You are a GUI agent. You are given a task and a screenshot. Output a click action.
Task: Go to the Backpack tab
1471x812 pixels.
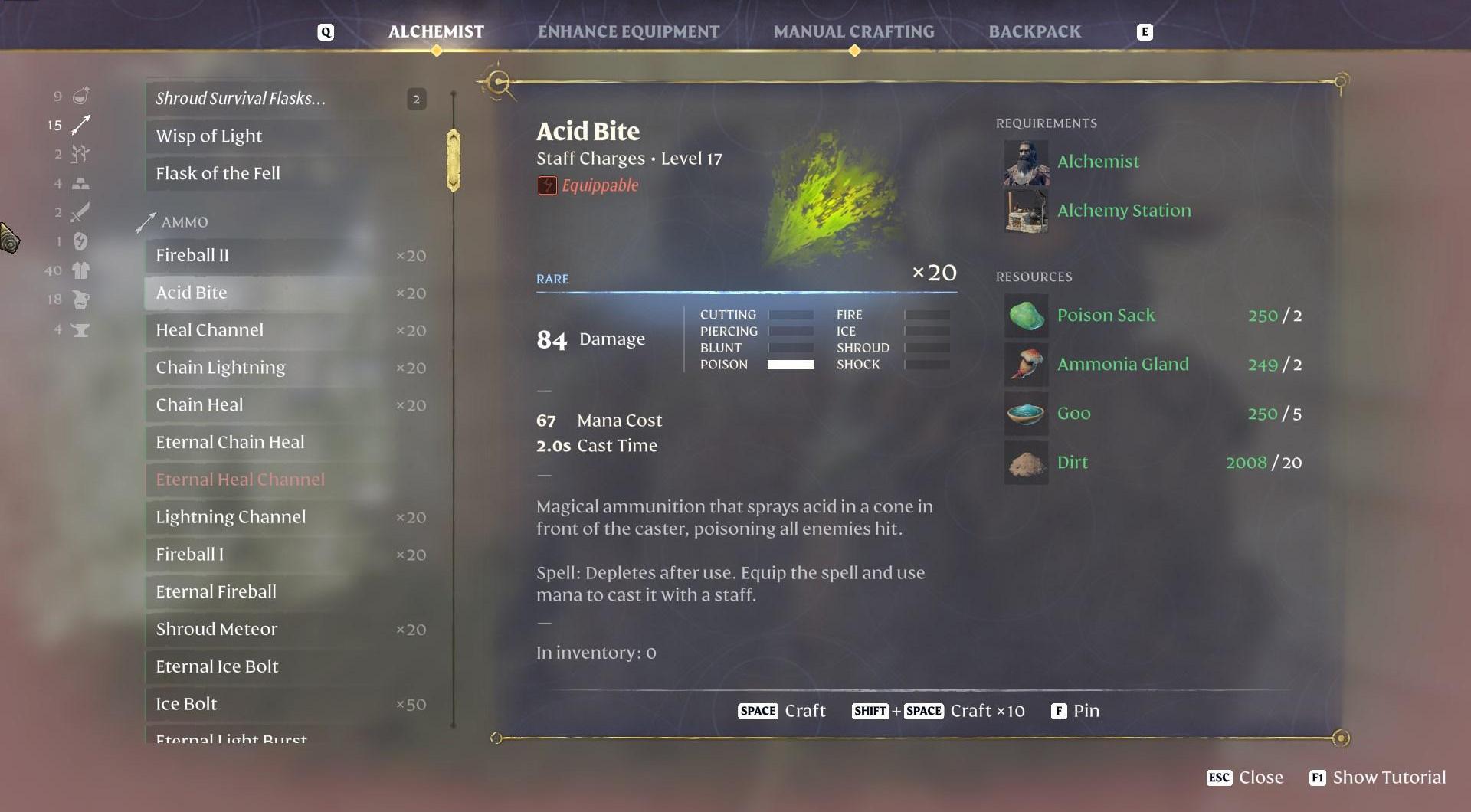(1034, 31)
